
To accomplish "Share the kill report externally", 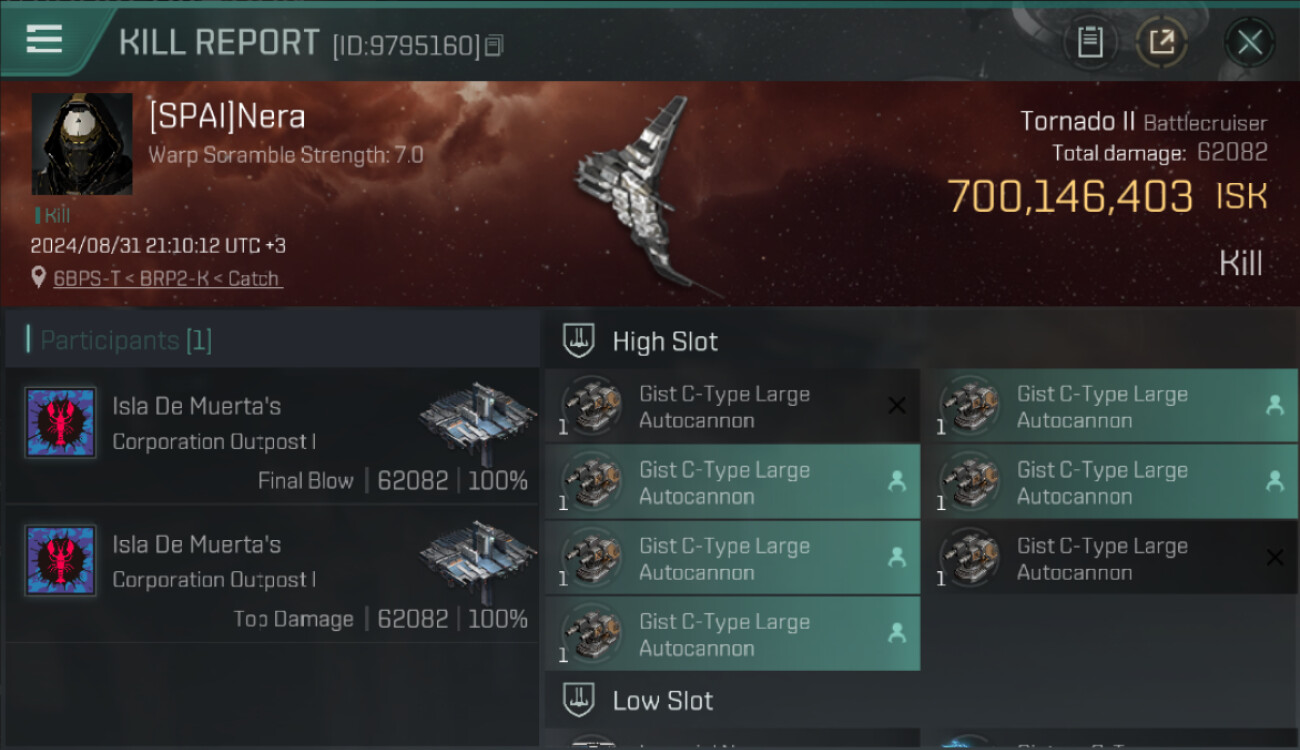I will point(1161,43).
